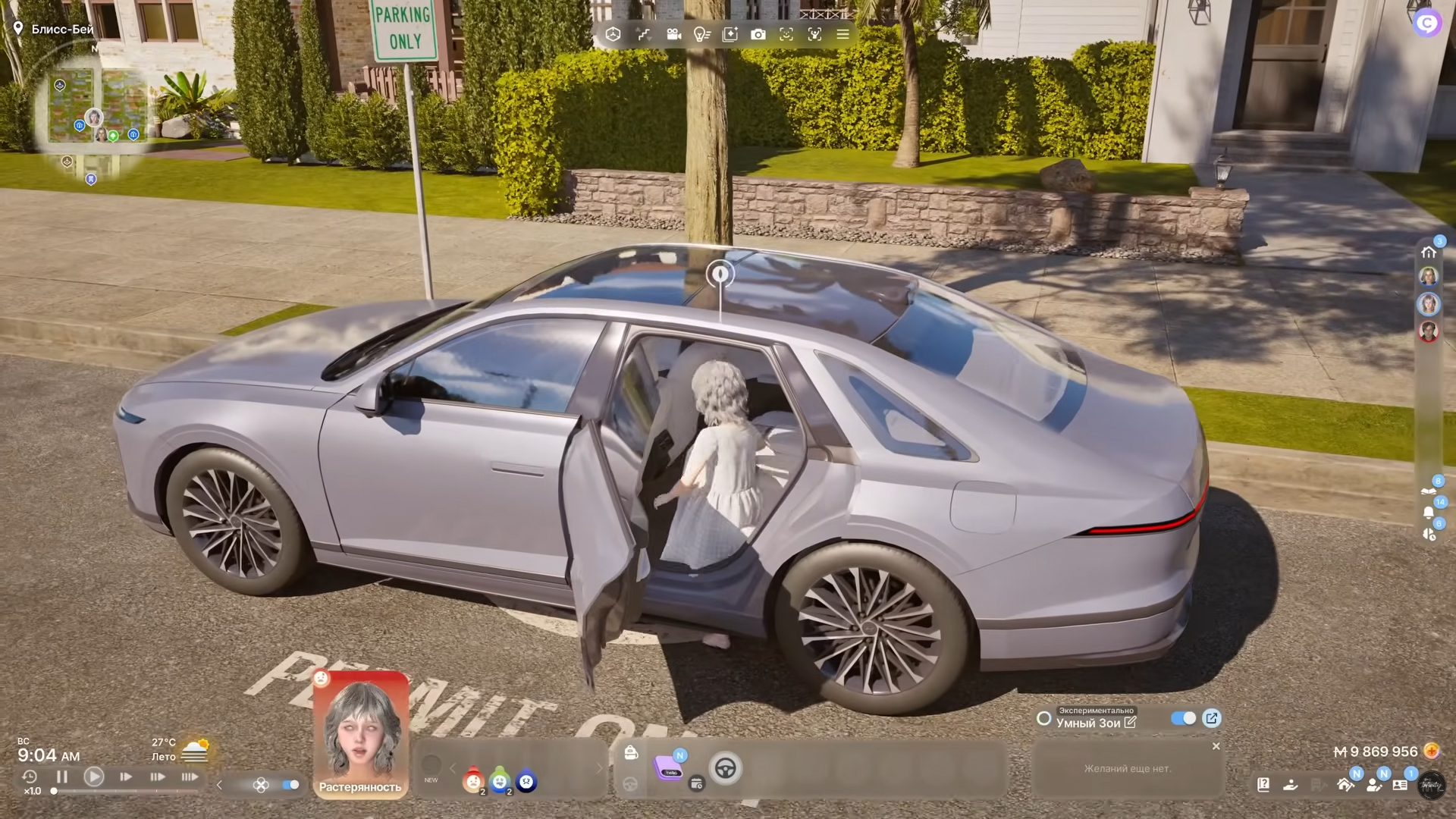Open the purple smartphone
Screen dimensions: 1456x819
click(x=670, y=767)
